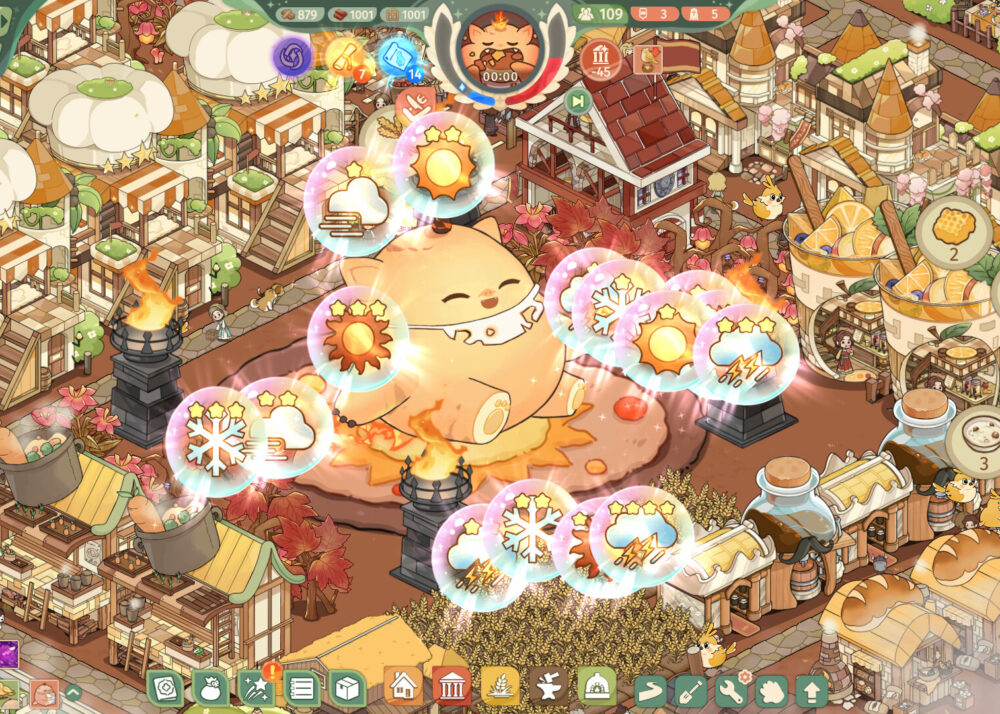Image resolution: width=1000 pixels, height=714 pixels.
Task: Select the shovel tool
Action: point(693,690)
